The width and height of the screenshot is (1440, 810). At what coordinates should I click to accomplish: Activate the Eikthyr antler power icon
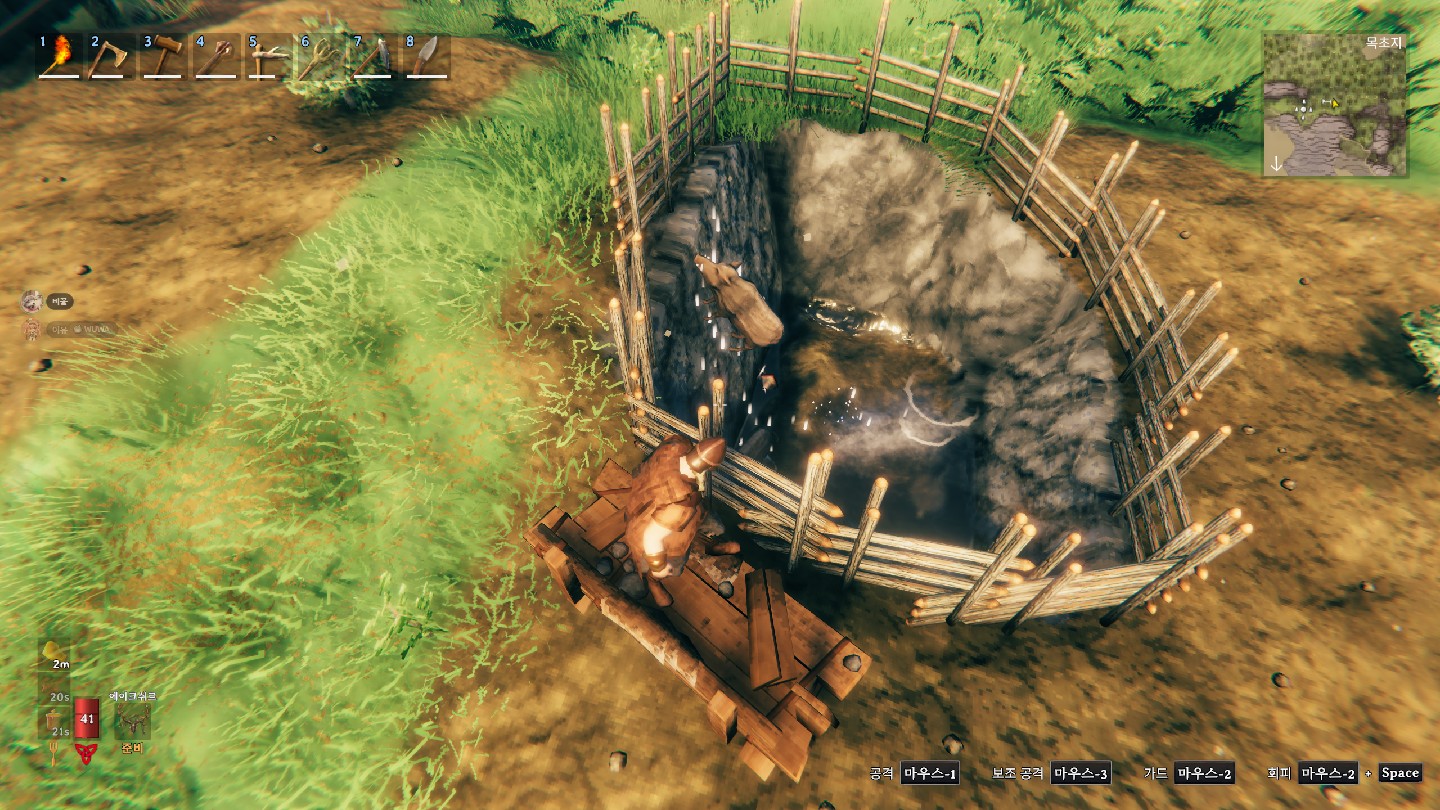(132, 721)
